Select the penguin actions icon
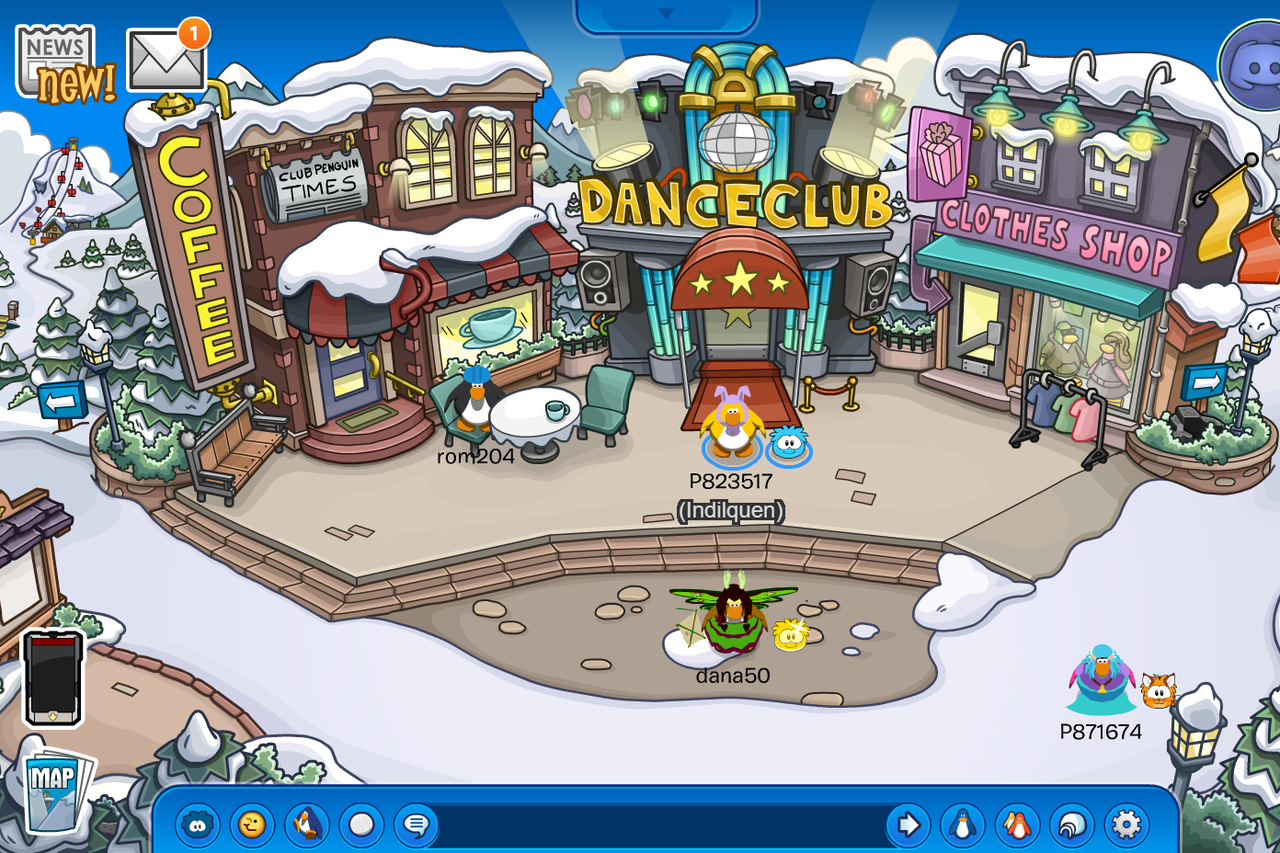Viewport: 1280px width, 853px height. [x=307, y=826]
